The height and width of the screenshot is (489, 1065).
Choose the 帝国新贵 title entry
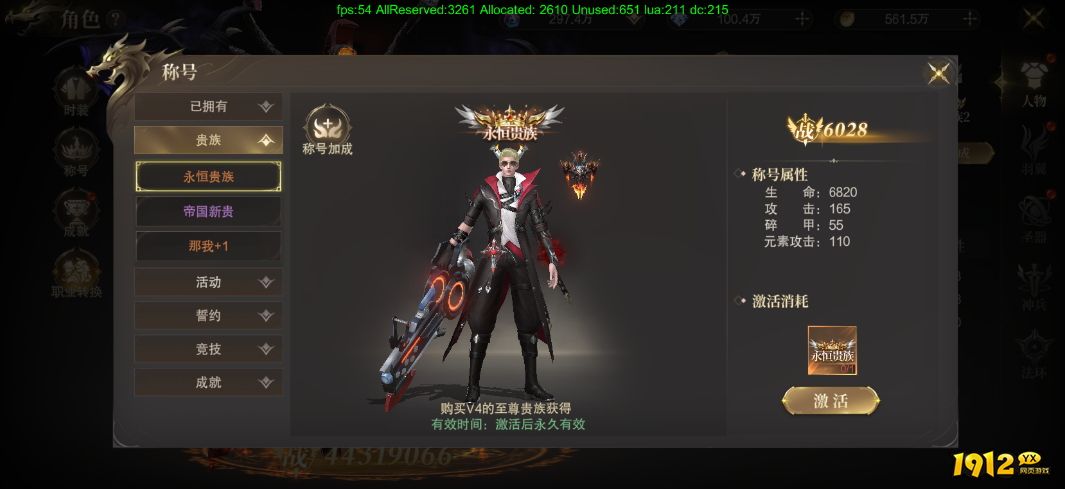point(208,212)
